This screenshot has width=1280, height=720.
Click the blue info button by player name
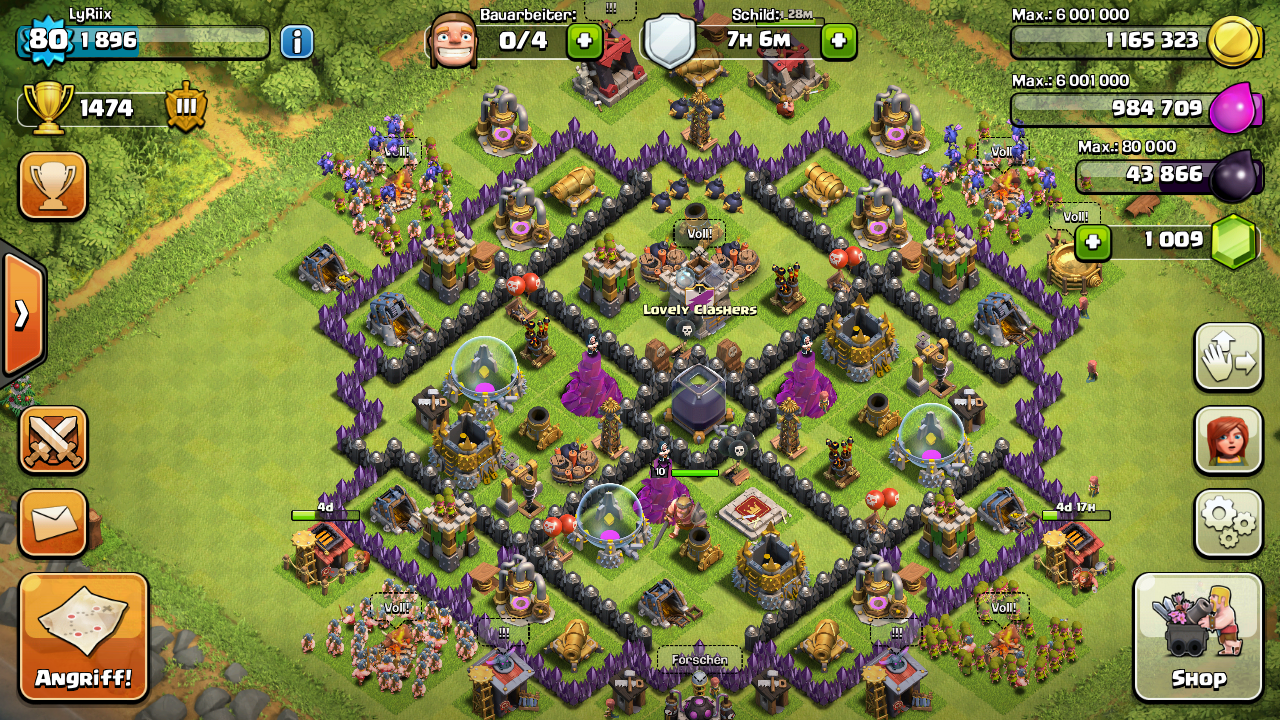pos(296,41)
